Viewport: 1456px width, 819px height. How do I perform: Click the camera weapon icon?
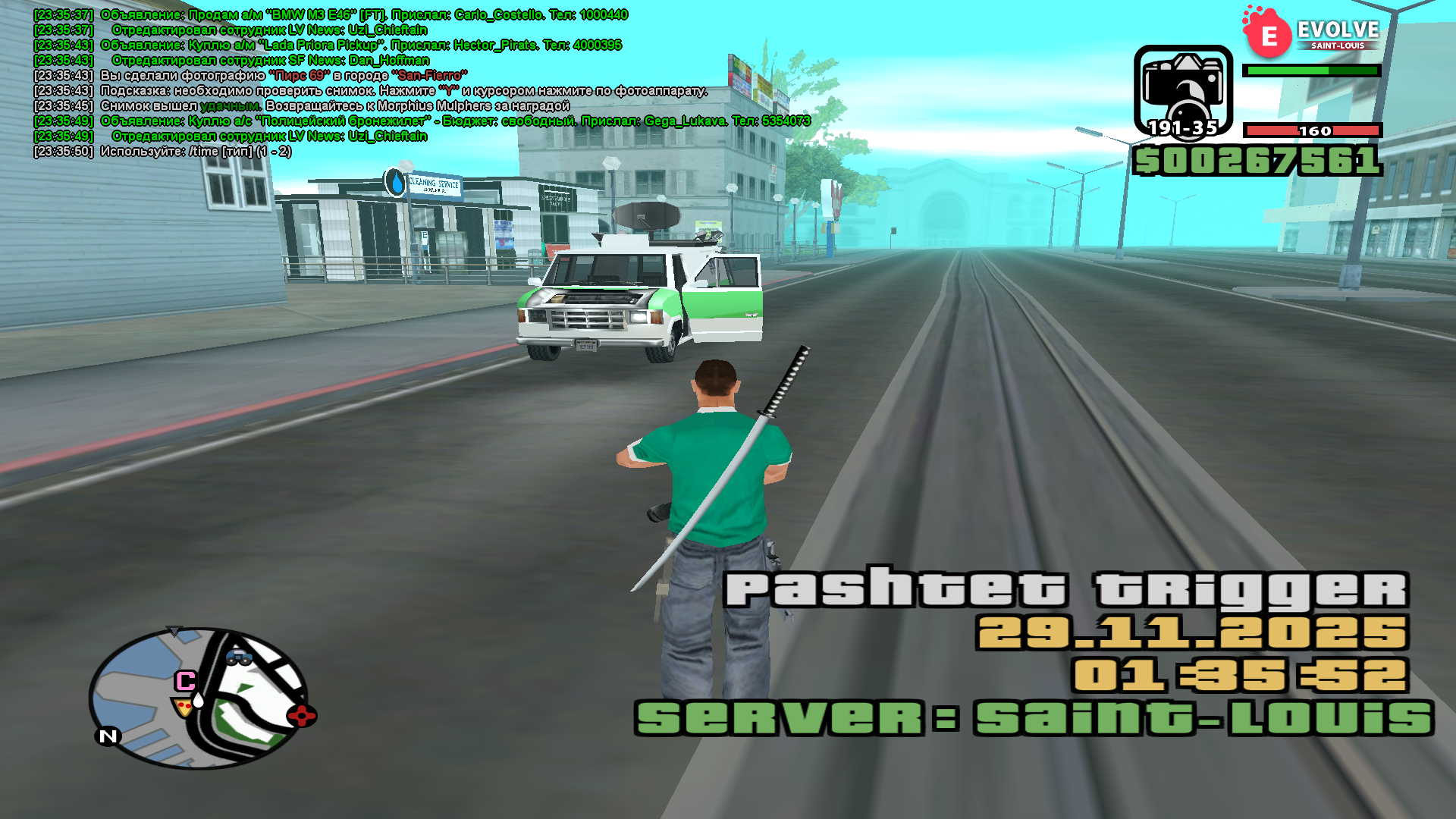point(1183,89)
